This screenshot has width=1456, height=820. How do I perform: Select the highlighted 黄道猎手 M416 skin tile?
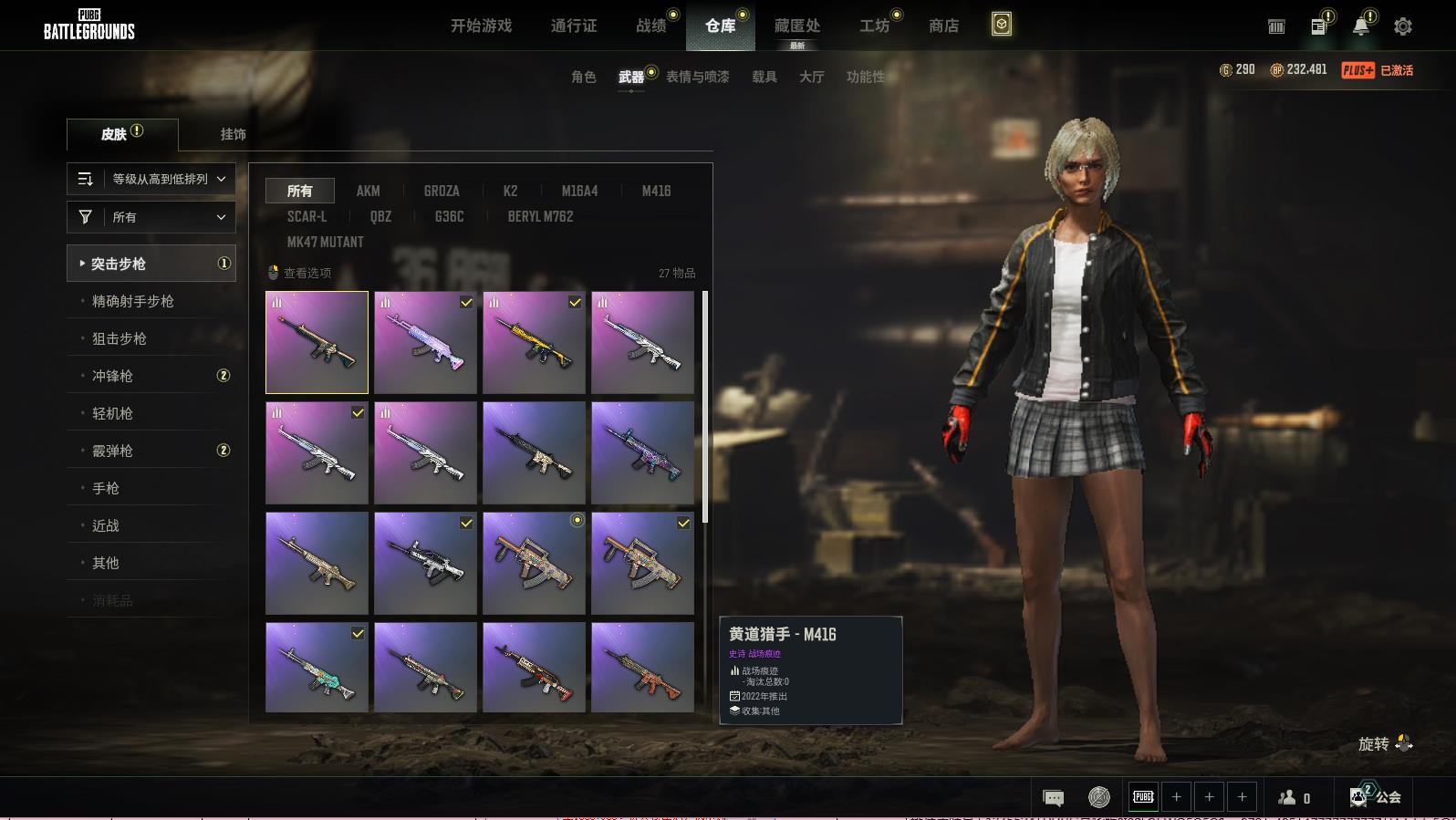tap(317, 342)
